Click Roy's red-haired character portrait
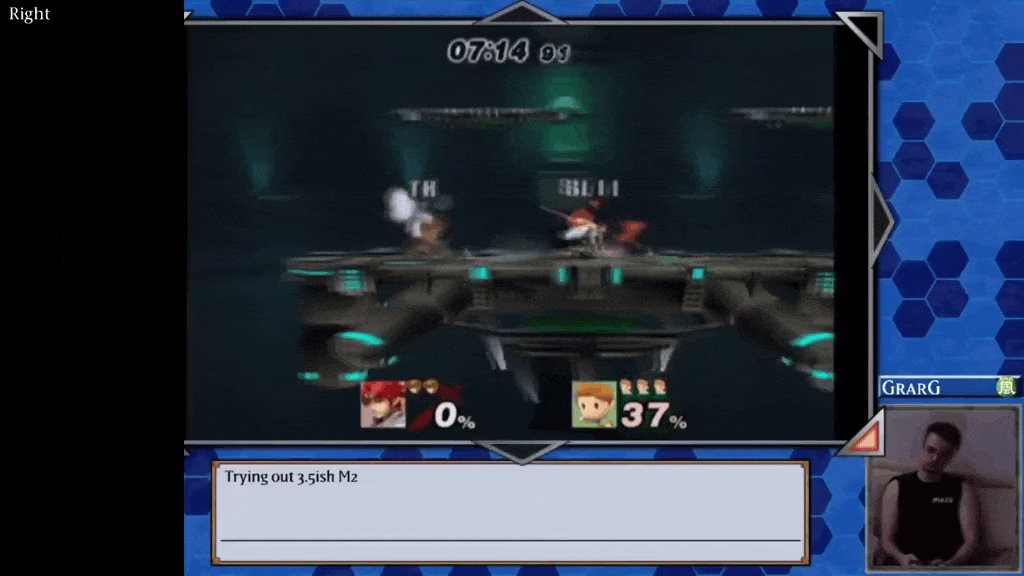This screenshot has width=1024, height=576. 383,405
